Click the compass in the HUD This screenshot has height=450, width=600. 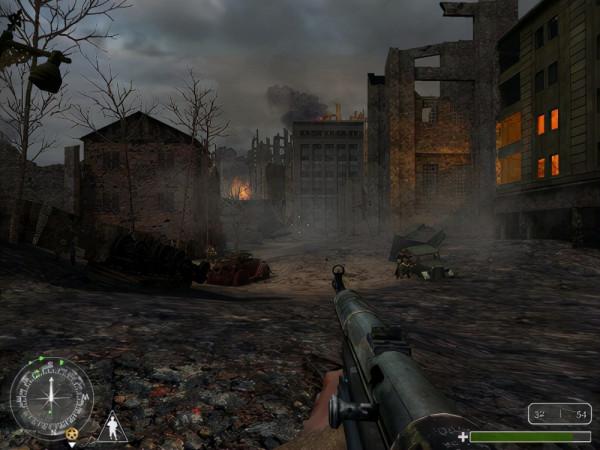point(51,397)
